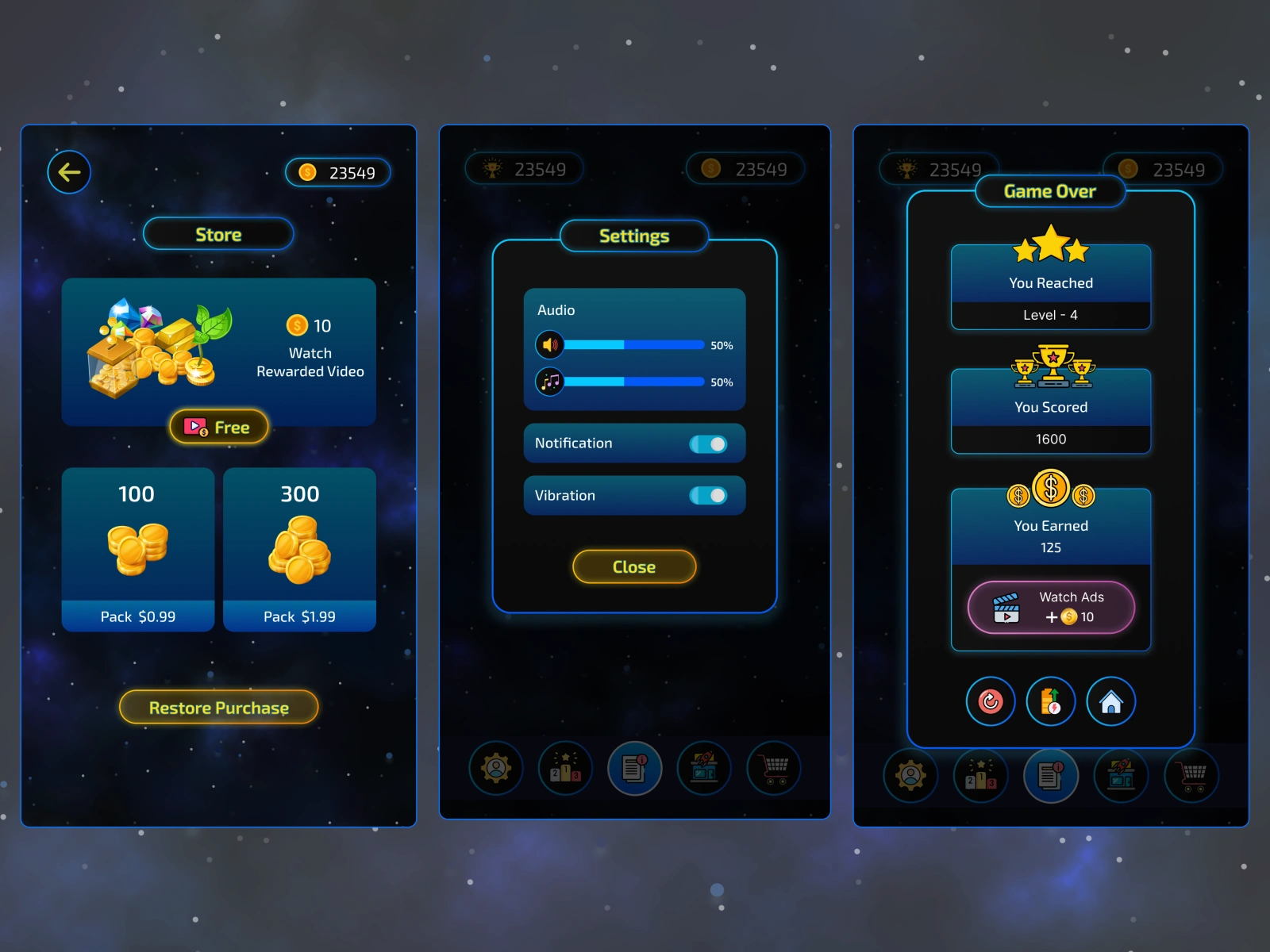Watch Ads for 10 extra coins

coord(1051,608)
